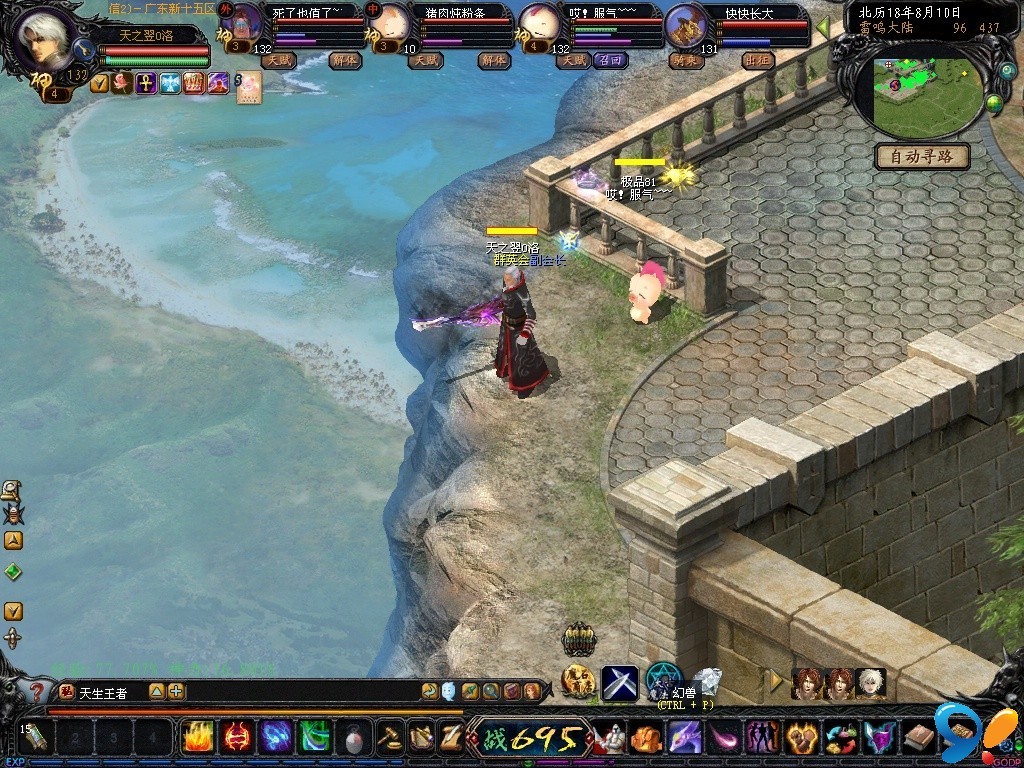The width and height of the screenshot is (1024, 768).
Task: Activate the flame skill on the hotbar
Action: coord(198,738)
